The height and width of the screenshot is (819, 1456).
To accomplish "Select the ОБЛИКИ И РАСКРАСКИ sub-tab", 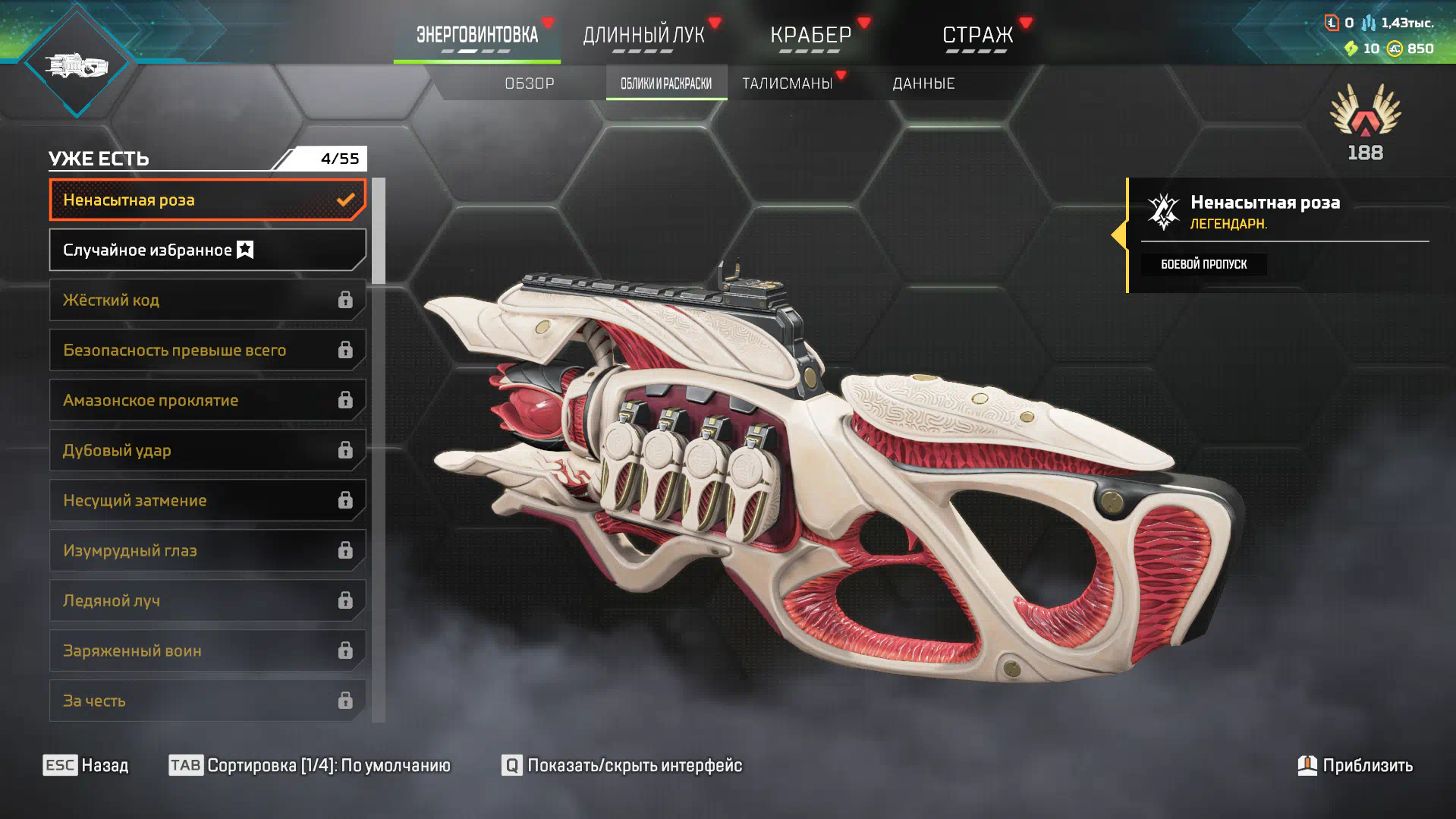I will [x=666, y=83].
